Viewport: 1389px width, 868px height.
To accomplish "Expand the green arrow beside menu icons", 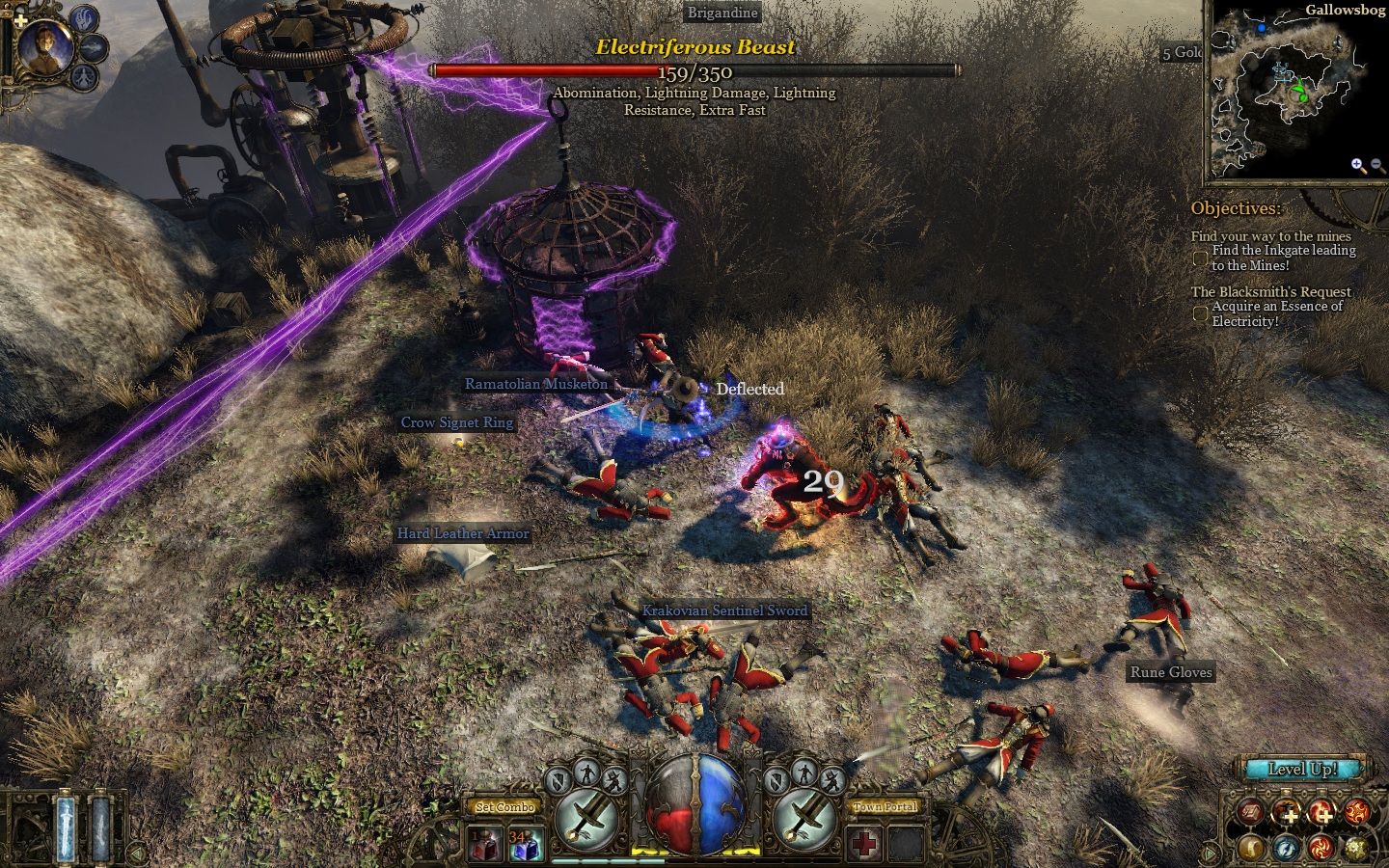I will pos(1212,853).
